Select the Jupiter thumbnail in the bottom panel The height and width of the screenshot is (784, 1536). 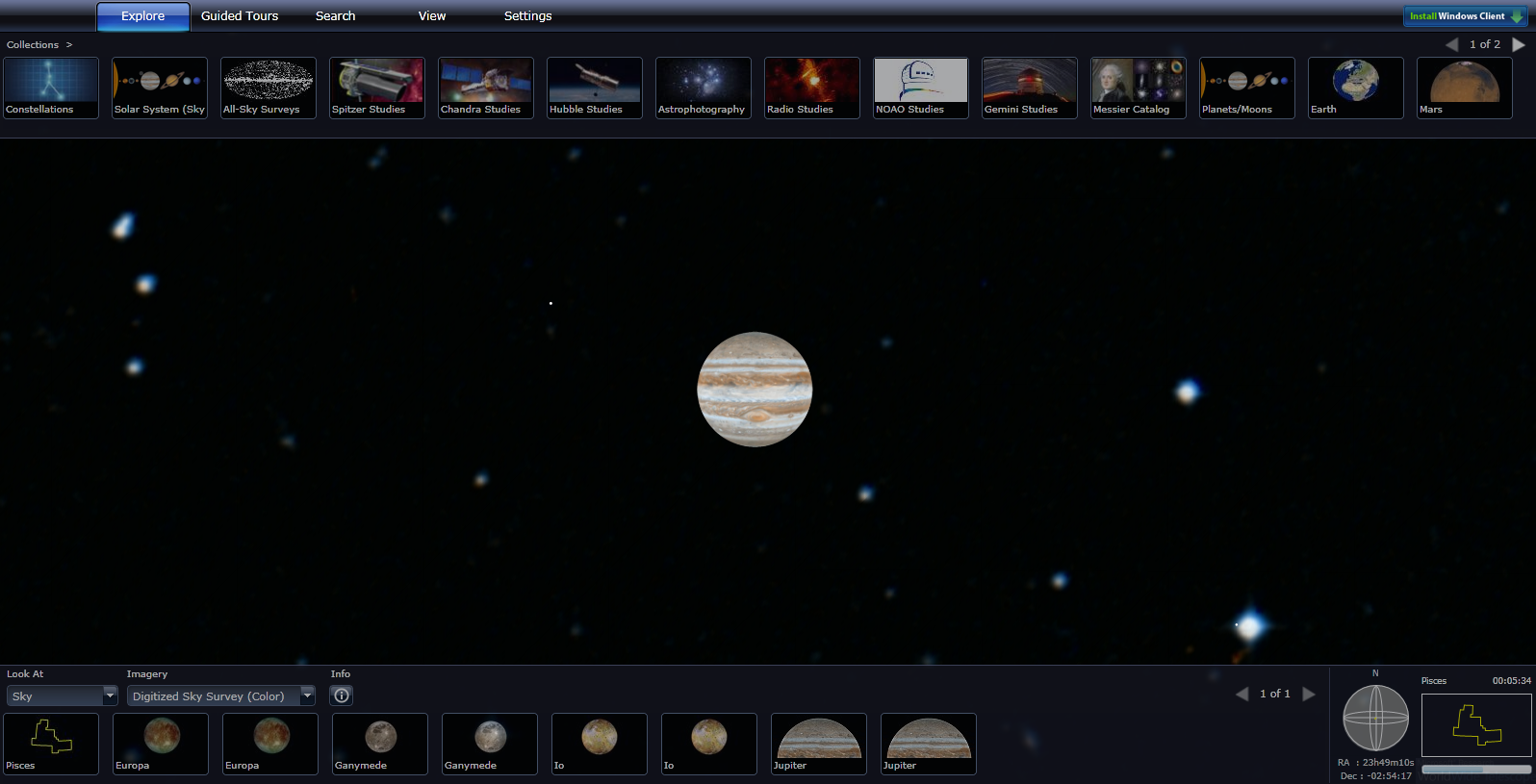coord(818,744)
